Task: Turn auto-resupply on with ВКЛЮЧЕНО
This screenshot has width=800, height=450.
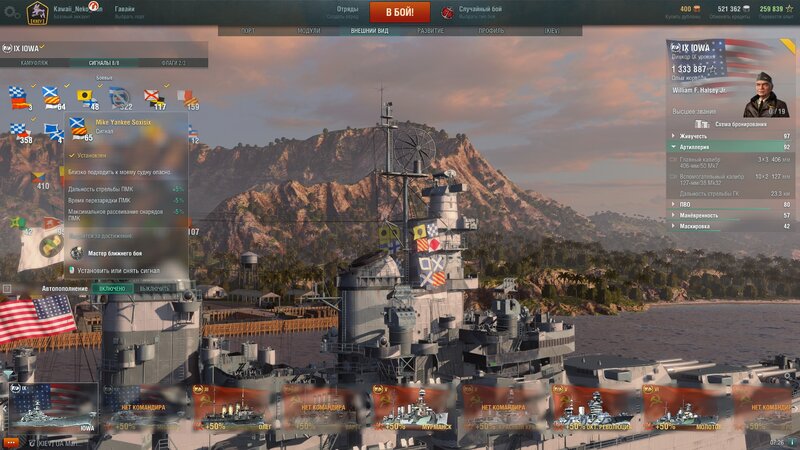Action: click(113, 288)
